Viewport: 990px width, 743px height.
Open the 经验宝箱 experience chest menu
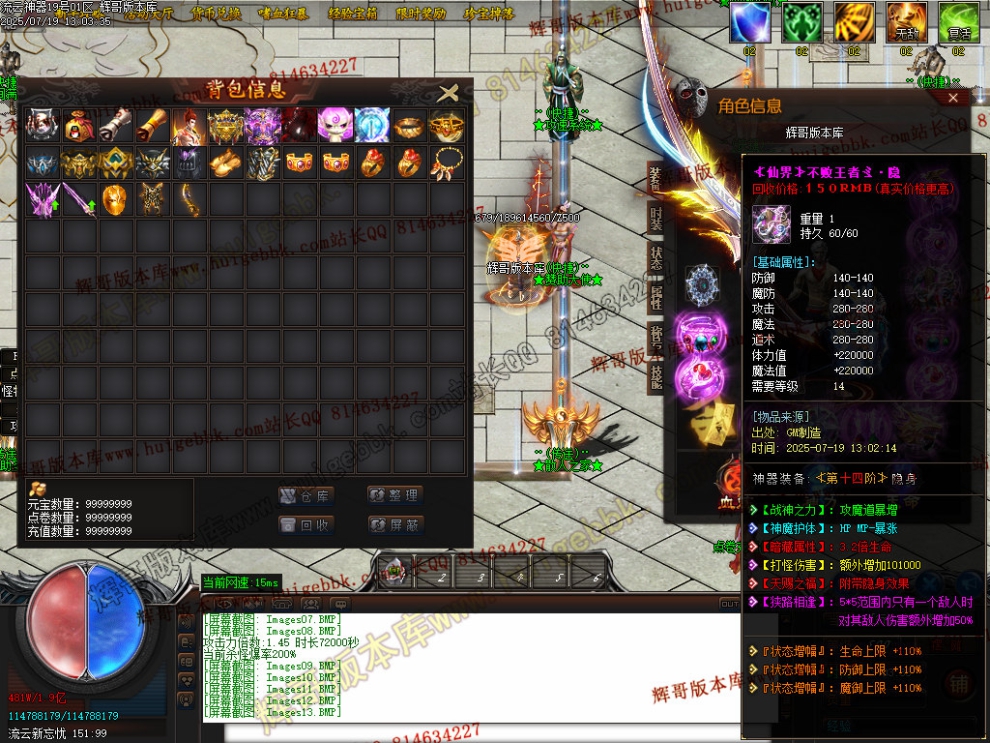353,14
